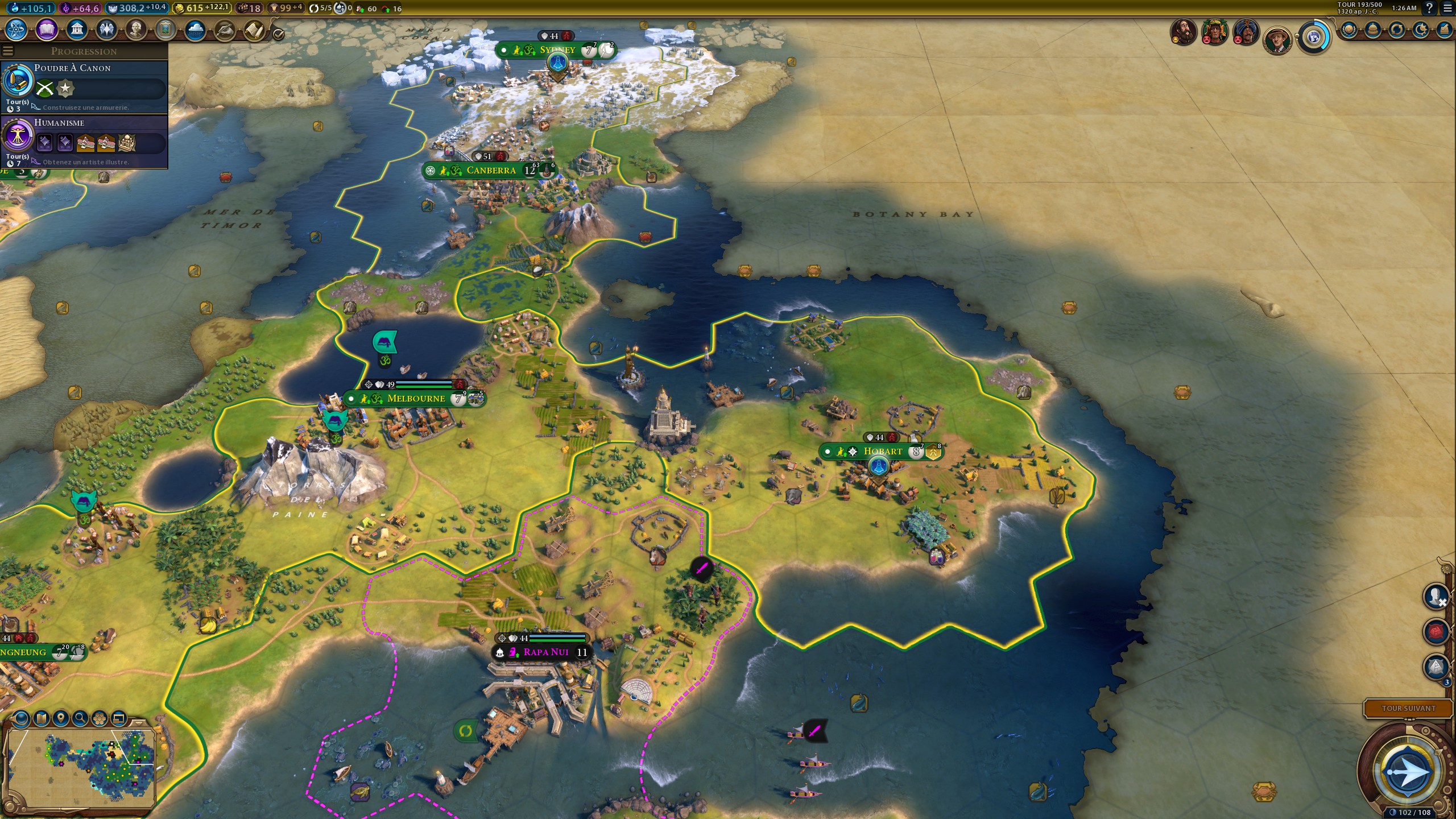Open the technology tree atom icon
1456x819 pixels.
16,29
